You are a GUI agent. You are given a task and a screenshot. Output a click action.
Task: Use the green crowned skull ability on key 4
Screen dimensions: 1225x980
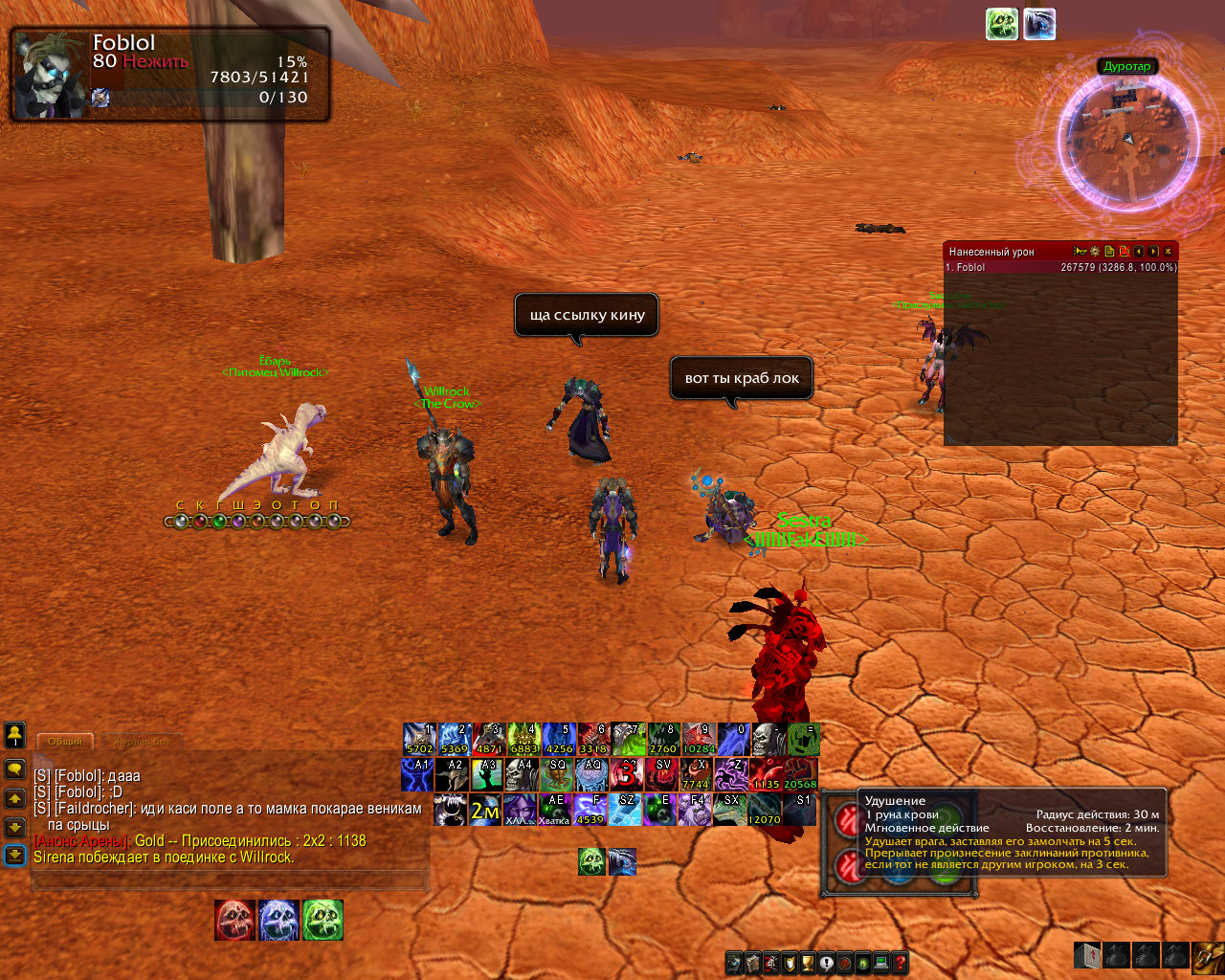pyautogui.click(x=523, y=739)
